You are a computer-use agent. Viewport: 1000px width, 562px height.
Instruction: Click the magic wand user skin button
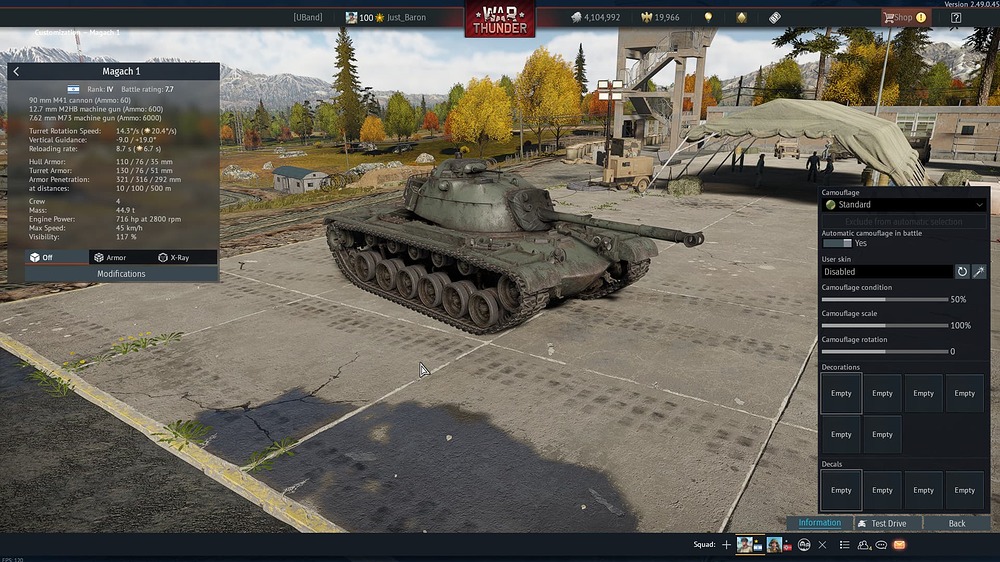tap(979, 271)
